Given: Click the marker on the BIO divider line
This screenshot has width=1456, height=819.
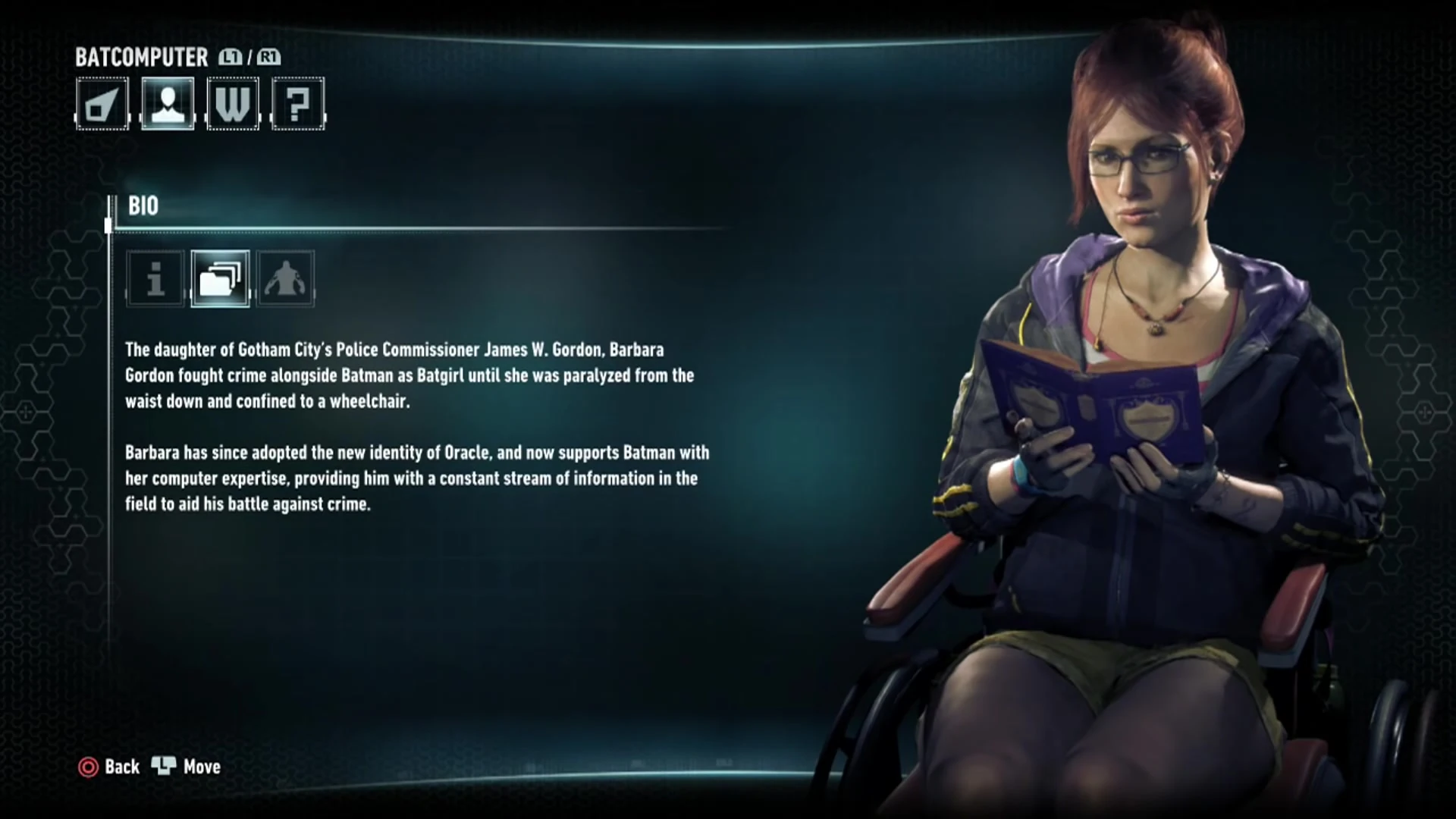Looking at the screenshot, I should (108, 225).
